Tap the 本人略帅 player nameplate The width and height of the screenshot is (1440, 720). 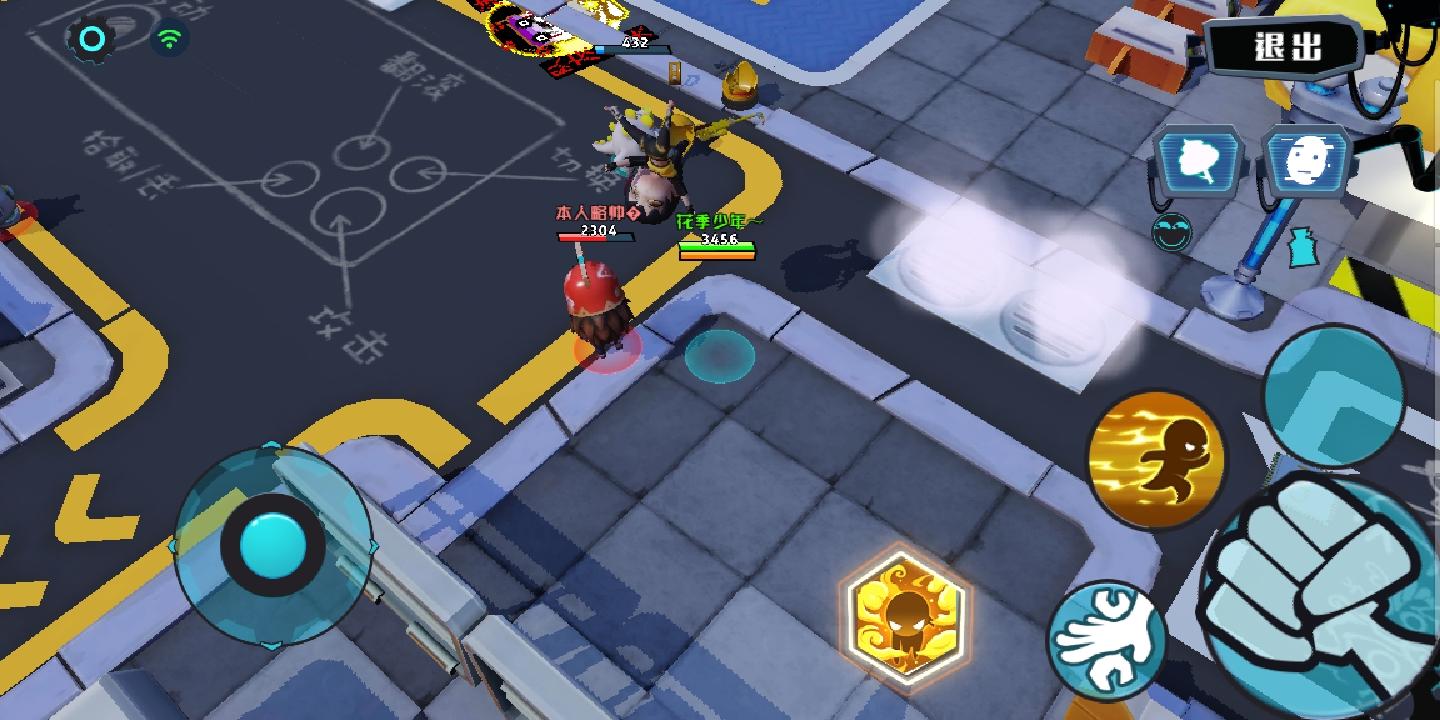[x=592, y=212]
